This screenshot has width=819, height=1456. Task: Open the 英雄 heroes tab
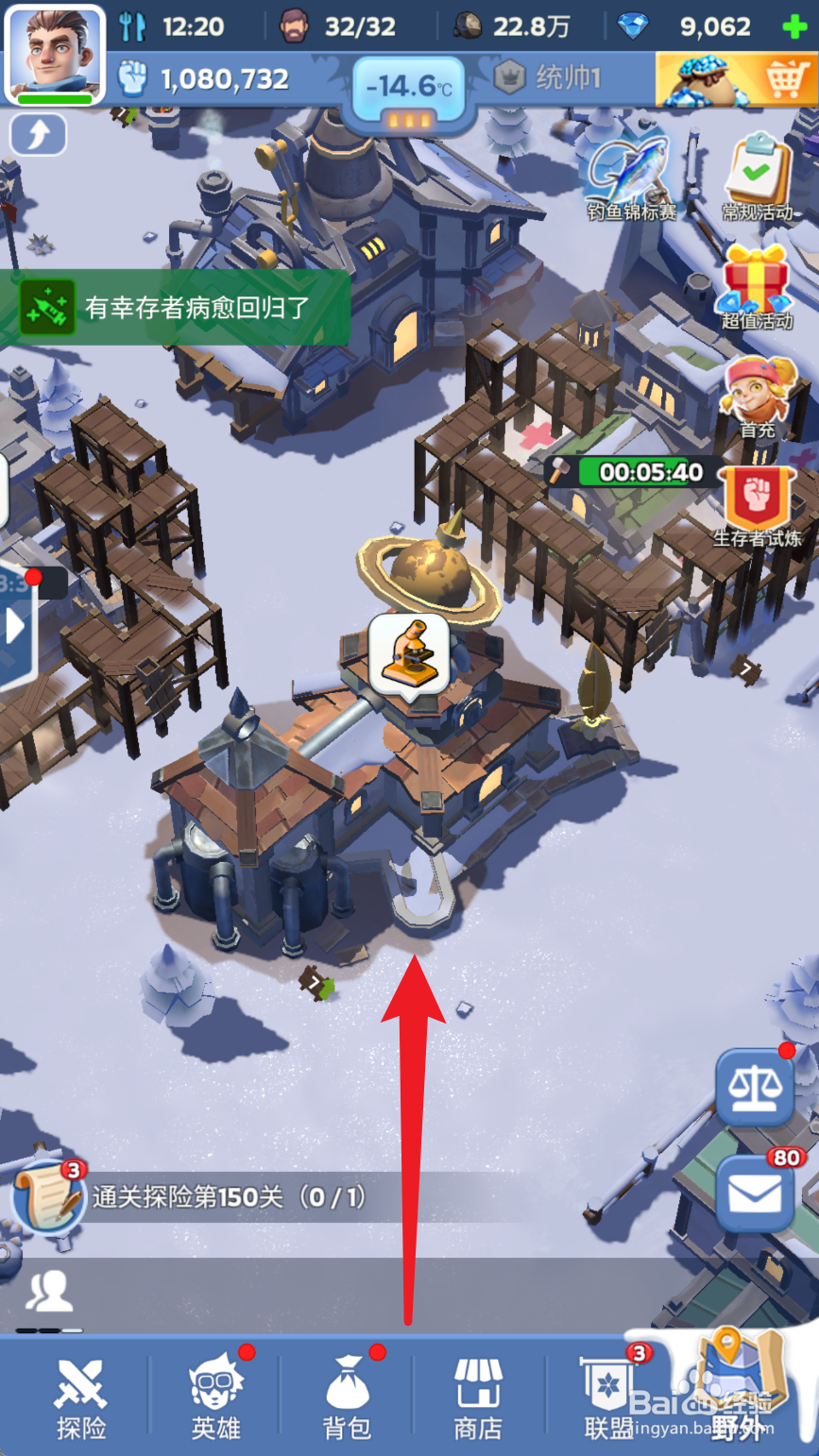pyautogui.click(x=215, y=1397)
